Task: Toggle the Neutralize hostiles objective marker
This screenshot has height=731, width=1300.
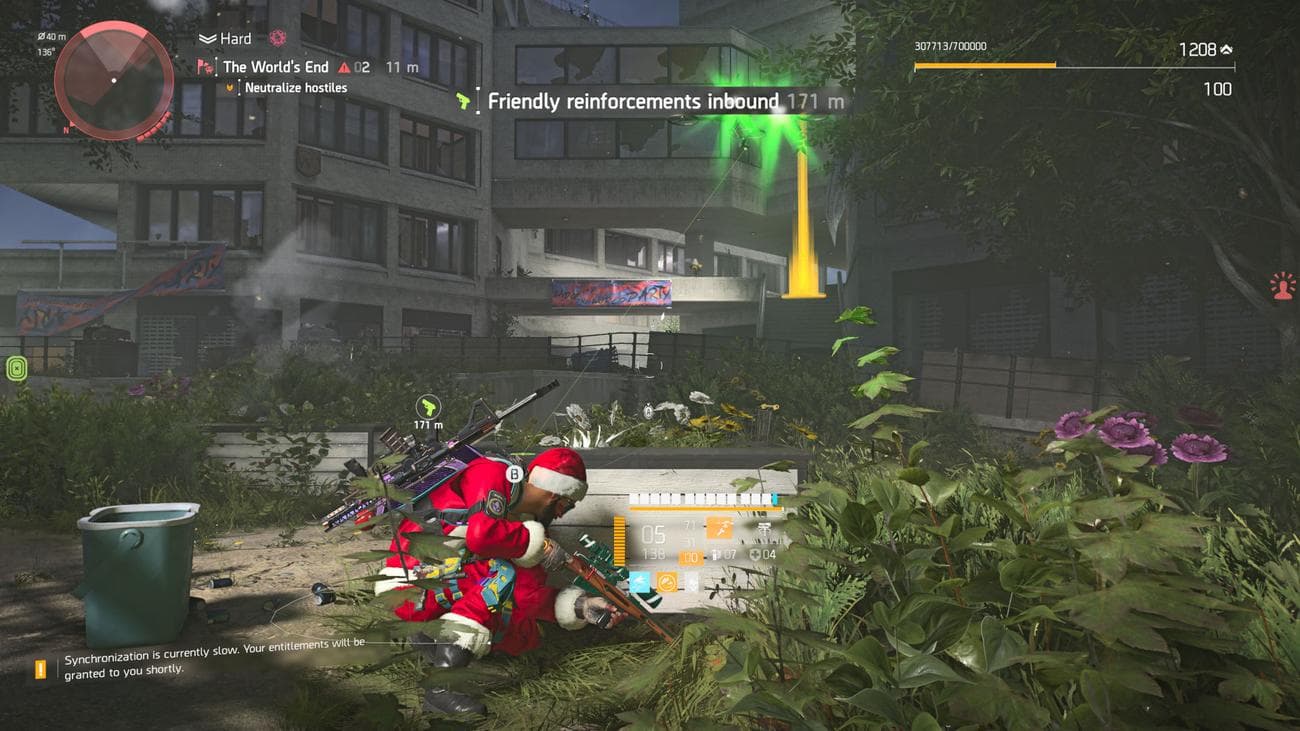Action: (x=229, y=86)
